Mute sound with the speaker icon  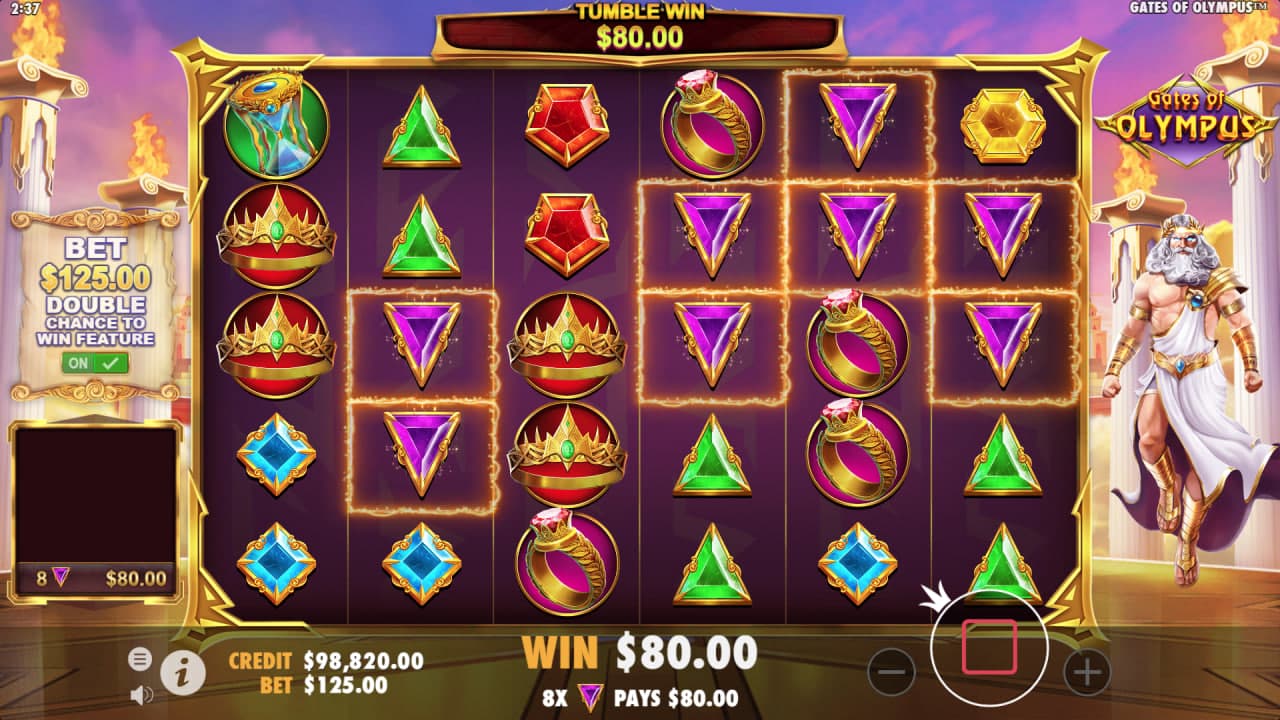point(141,693)
